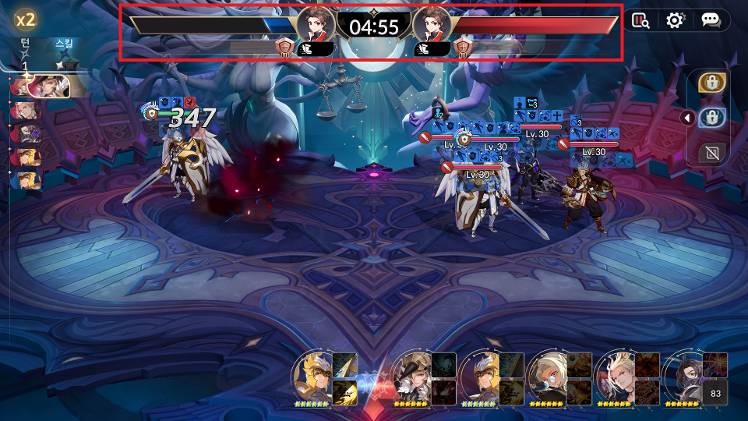Toggle the x2 battle speed button

[x=25, y=19]
